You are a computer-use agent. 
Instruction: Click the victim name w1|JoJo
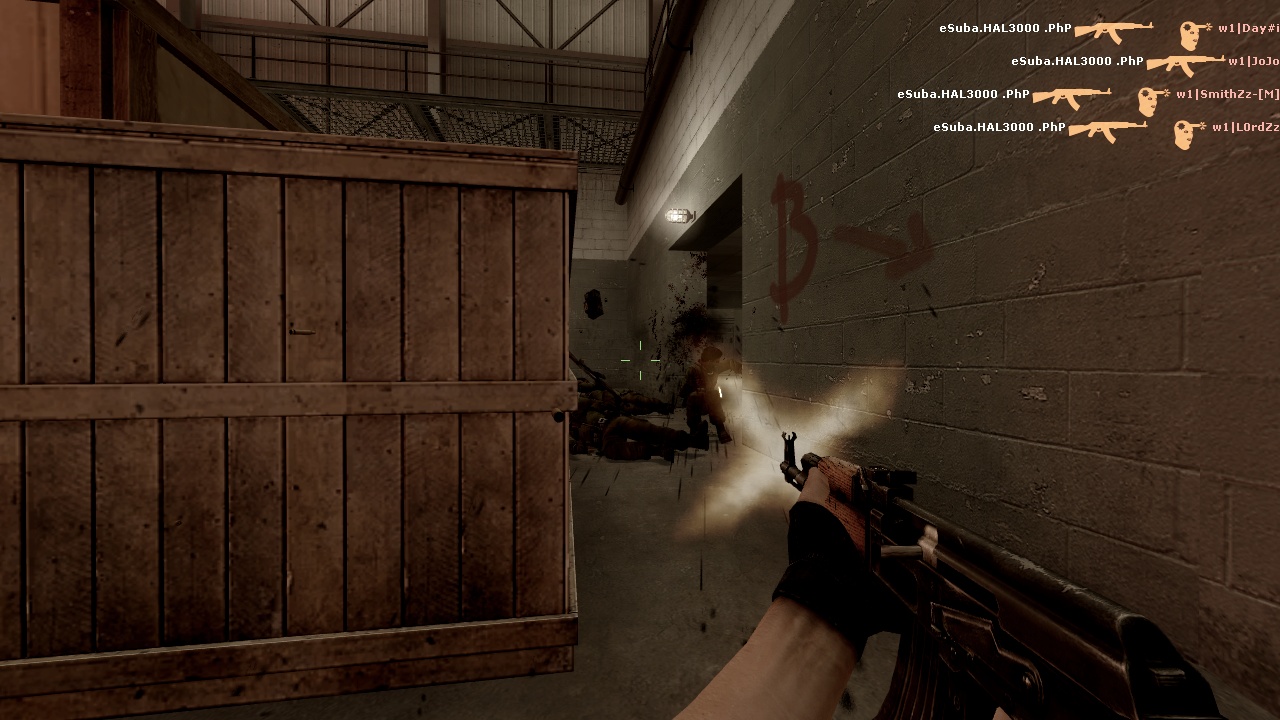click(1253, 61)
